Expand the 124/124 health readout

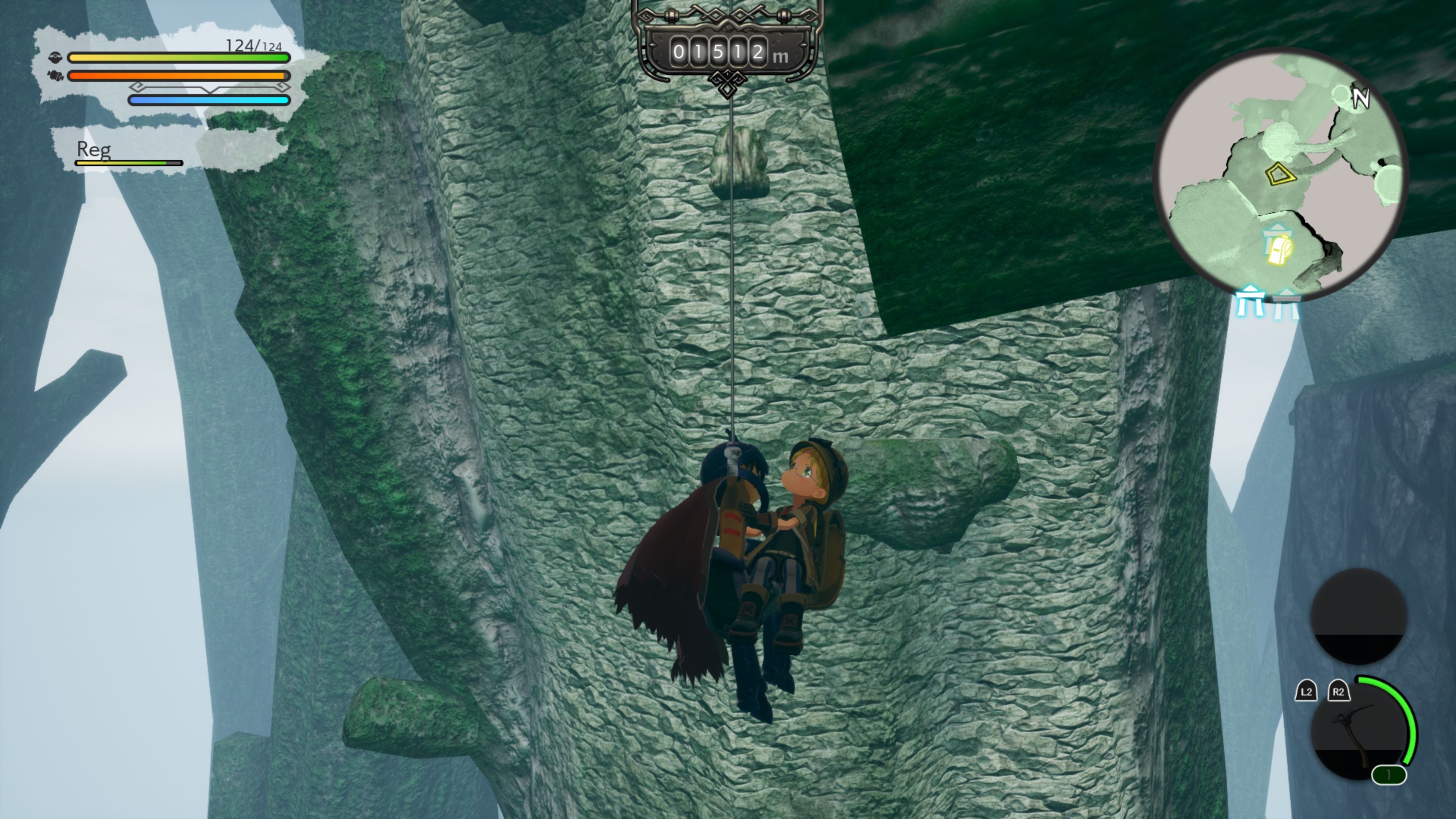coord(252,45)
